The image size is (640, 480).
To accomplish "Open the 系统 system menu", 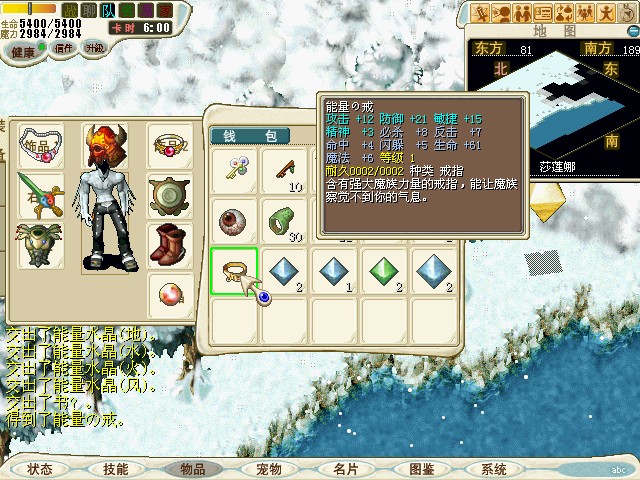I will 494,468.
